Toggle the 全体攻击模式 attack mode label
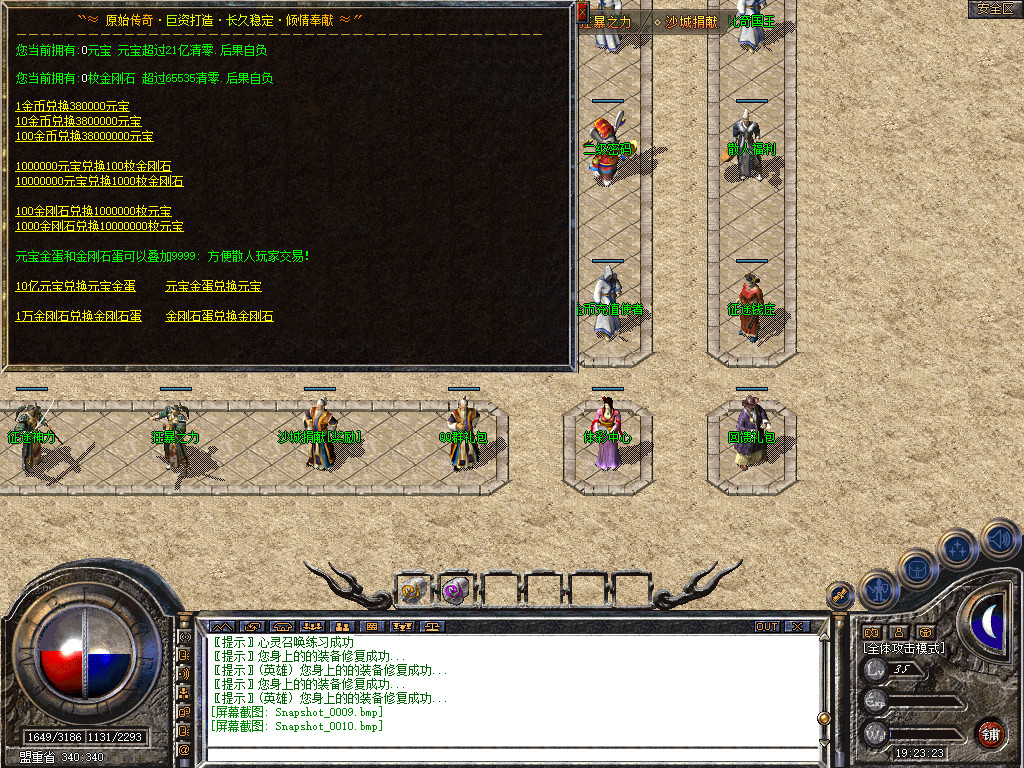Image resolution: width=1024 pixels, height=768 pixels. (x=903, y=648)
